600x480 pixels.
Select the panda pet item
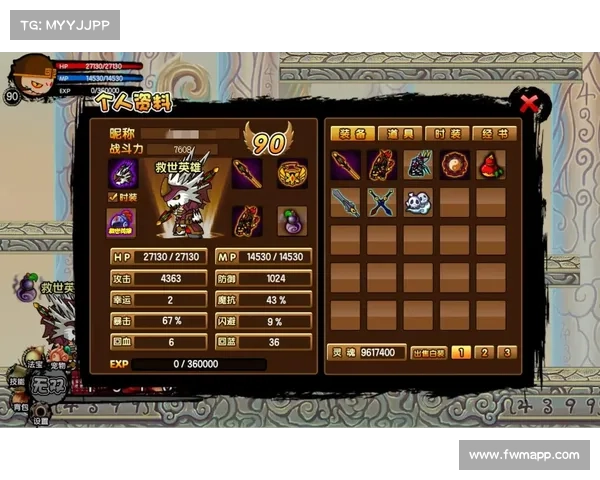(x=418, y=202)
